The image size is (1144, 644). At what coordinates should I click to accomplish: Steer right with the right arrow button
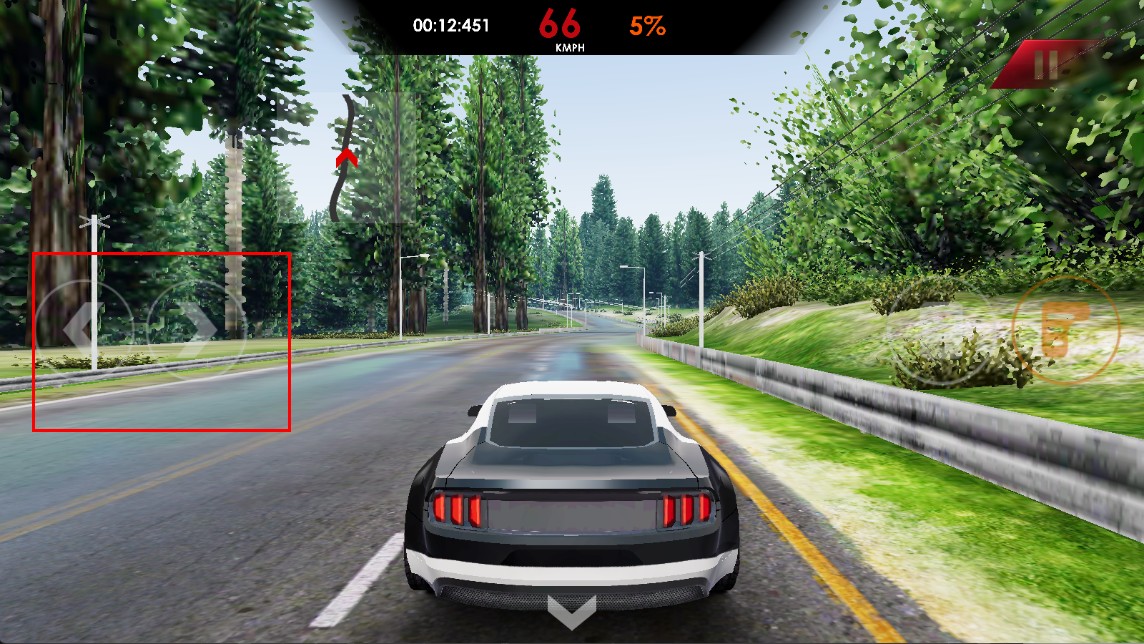[x=196, y=328]
